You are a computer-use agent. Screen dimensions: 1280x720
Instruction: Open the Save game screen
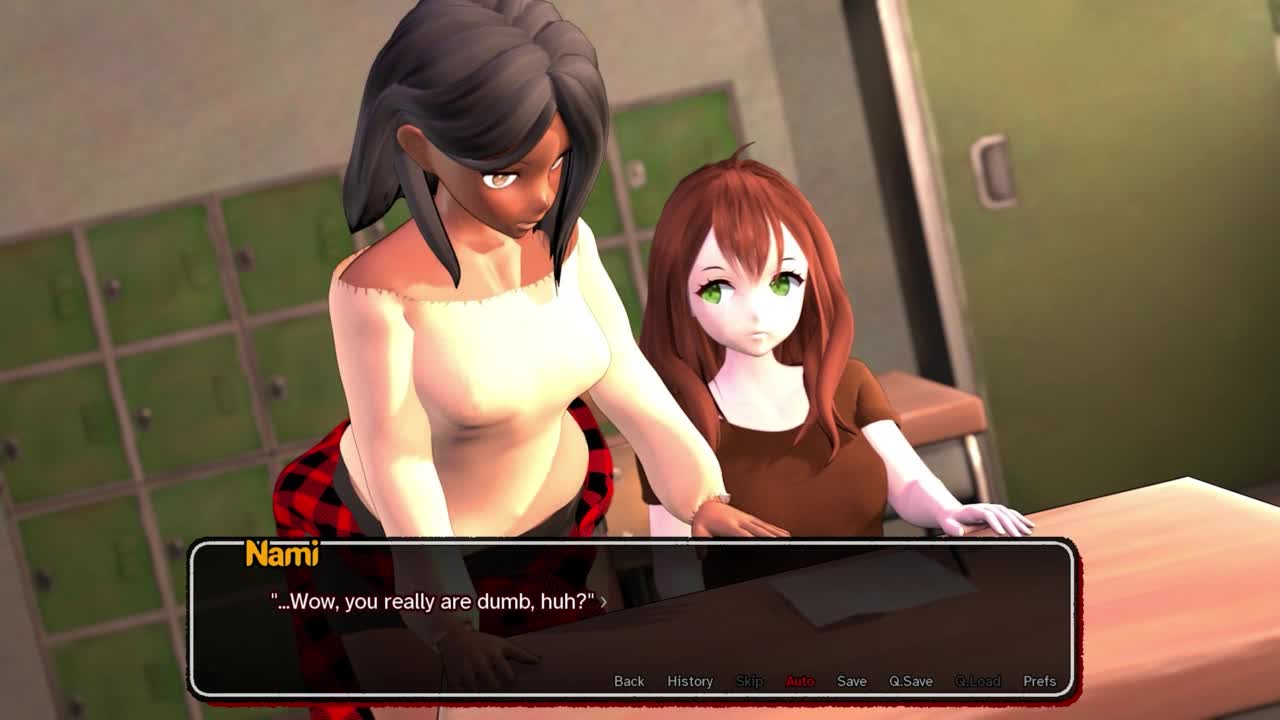point(852,681)
